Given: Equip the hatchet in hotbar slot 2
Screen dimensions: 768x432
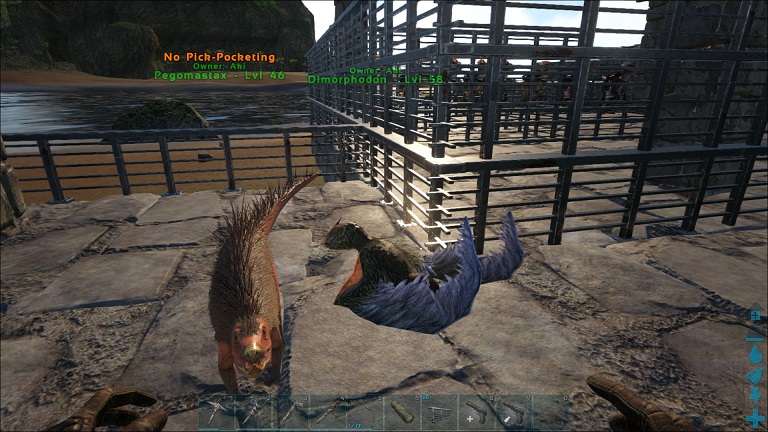Looking at the screenshot, I should 253,413.
